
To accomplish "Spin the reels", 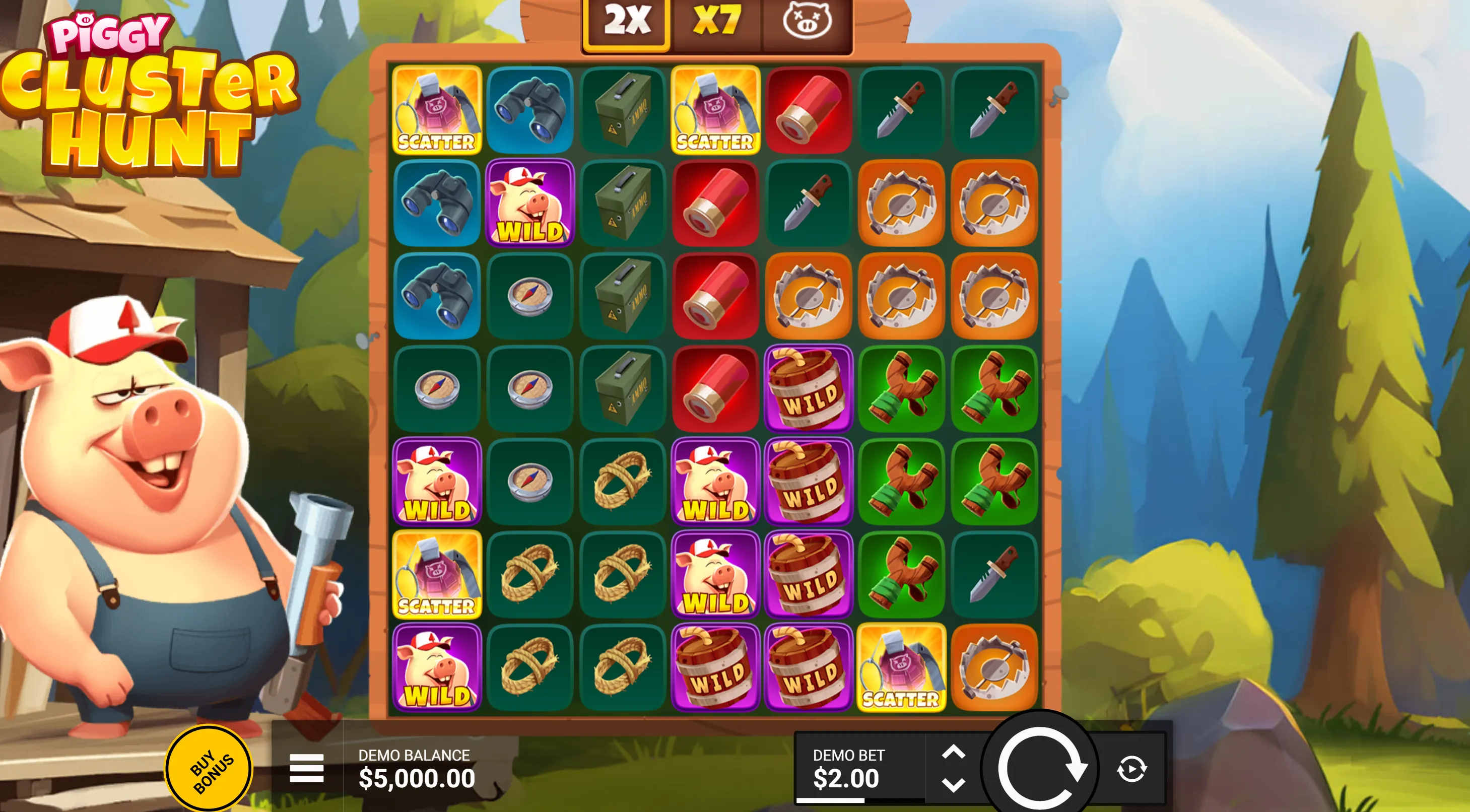I will tap(1040, 769).
